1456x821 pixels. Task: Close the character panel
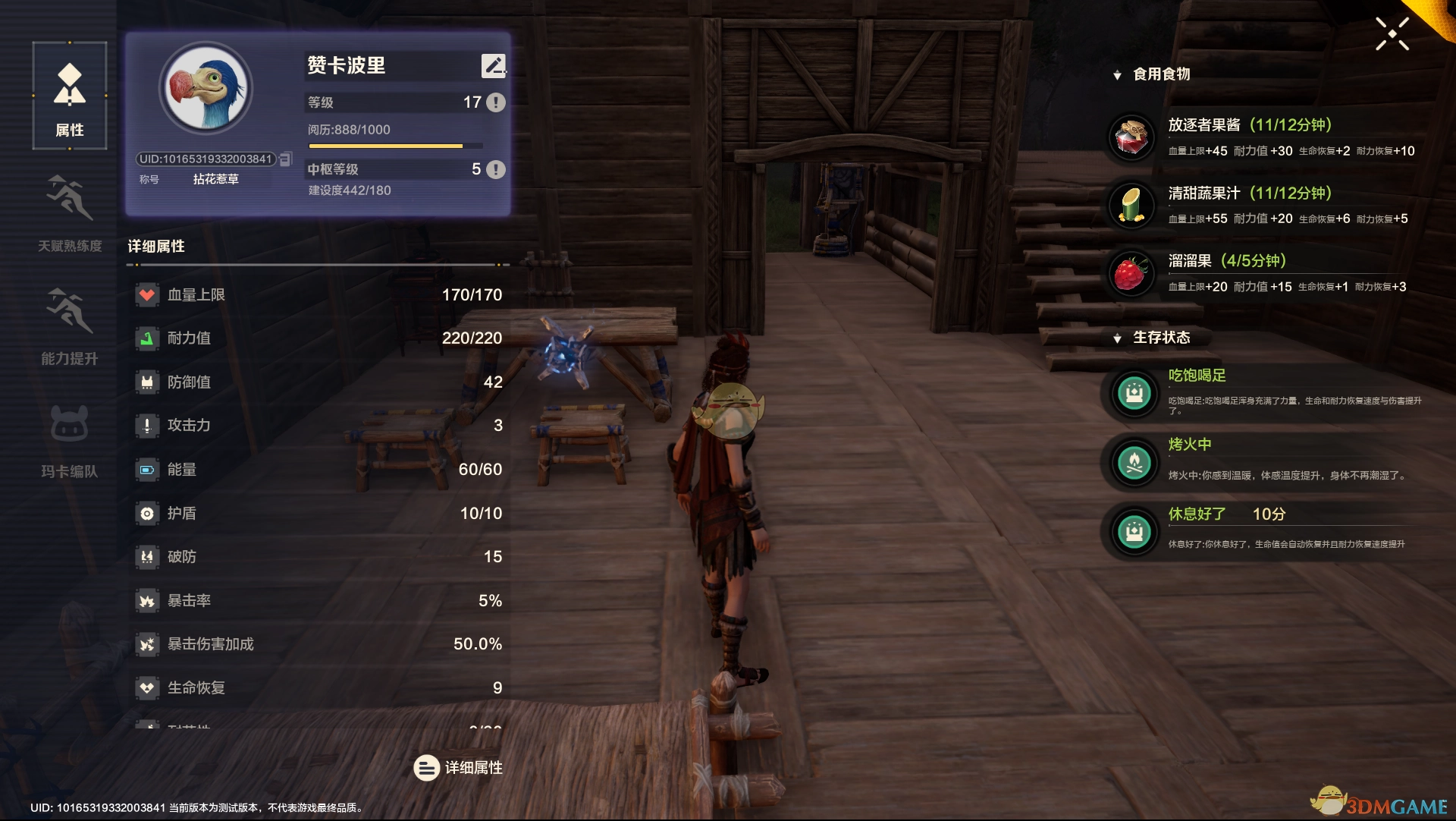tap(1392, 34)
